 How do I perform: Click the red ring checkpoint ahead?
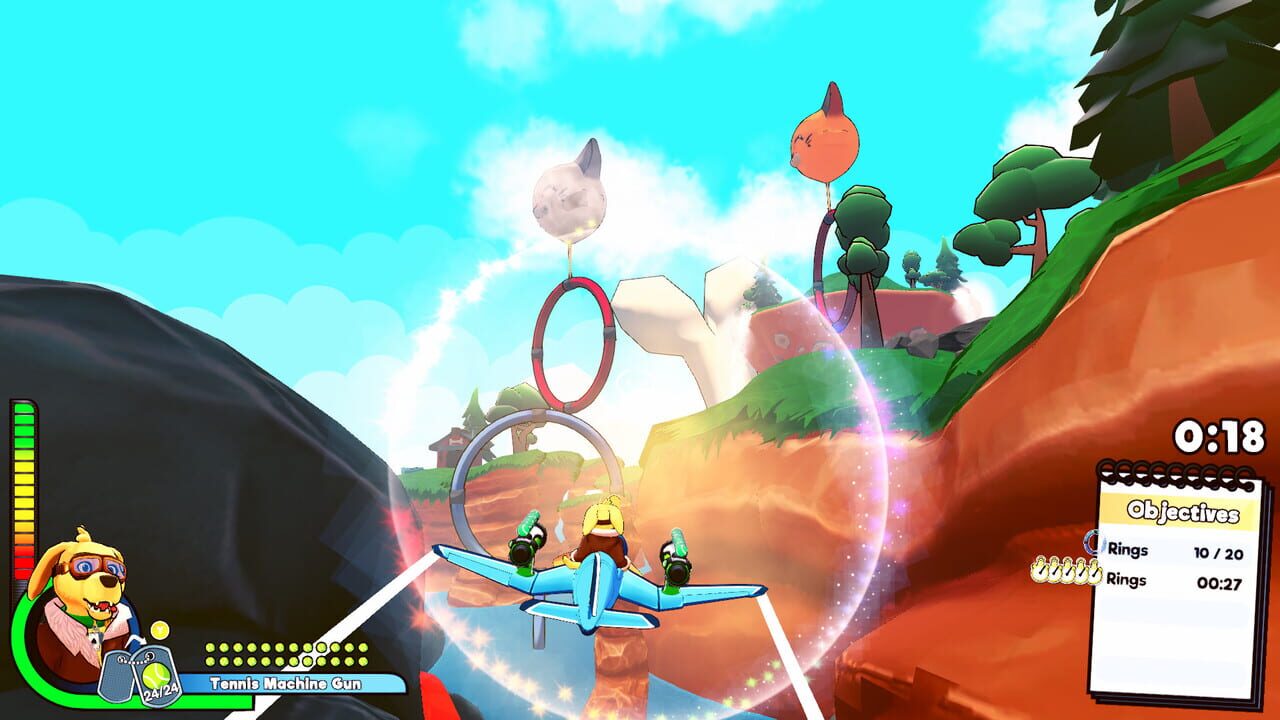pos(572,340)
